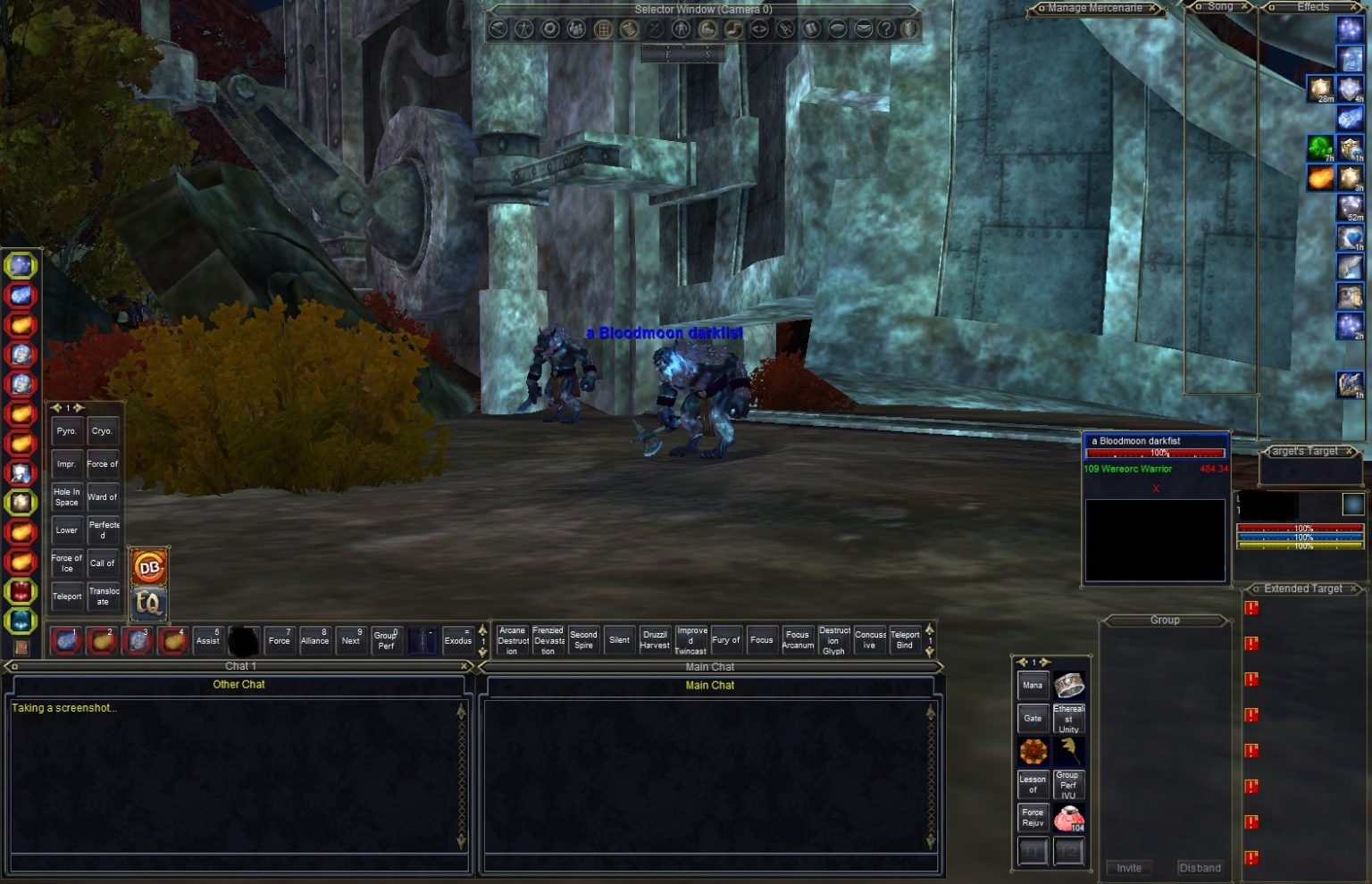Click the Bloodmoon darkfist's 100% health bar
The image size is (1372, 884).
1155,453
